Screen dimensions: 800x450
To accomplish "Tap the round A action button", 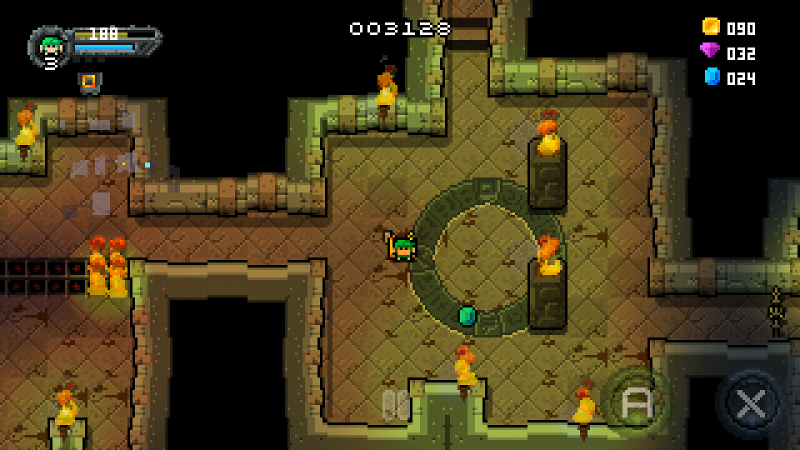I will pos(635,403).
